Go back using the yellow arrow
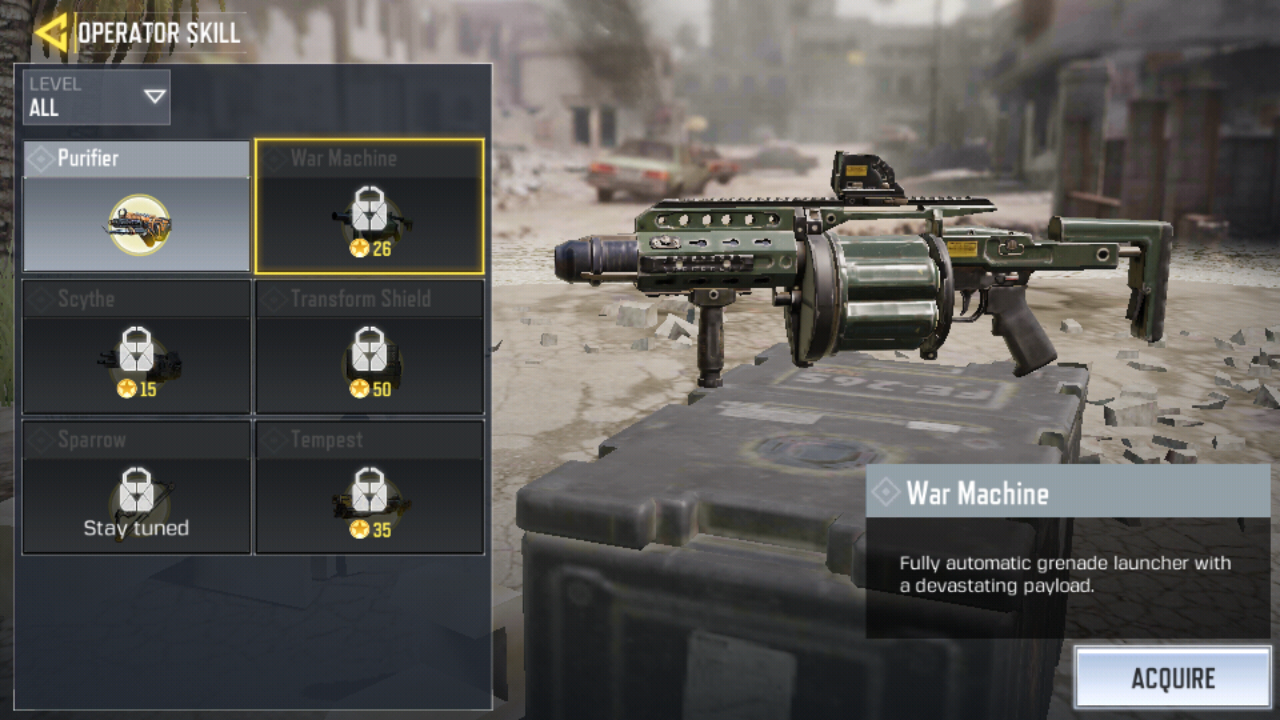This screenshot has height=720, width=1280. (50, 32)
